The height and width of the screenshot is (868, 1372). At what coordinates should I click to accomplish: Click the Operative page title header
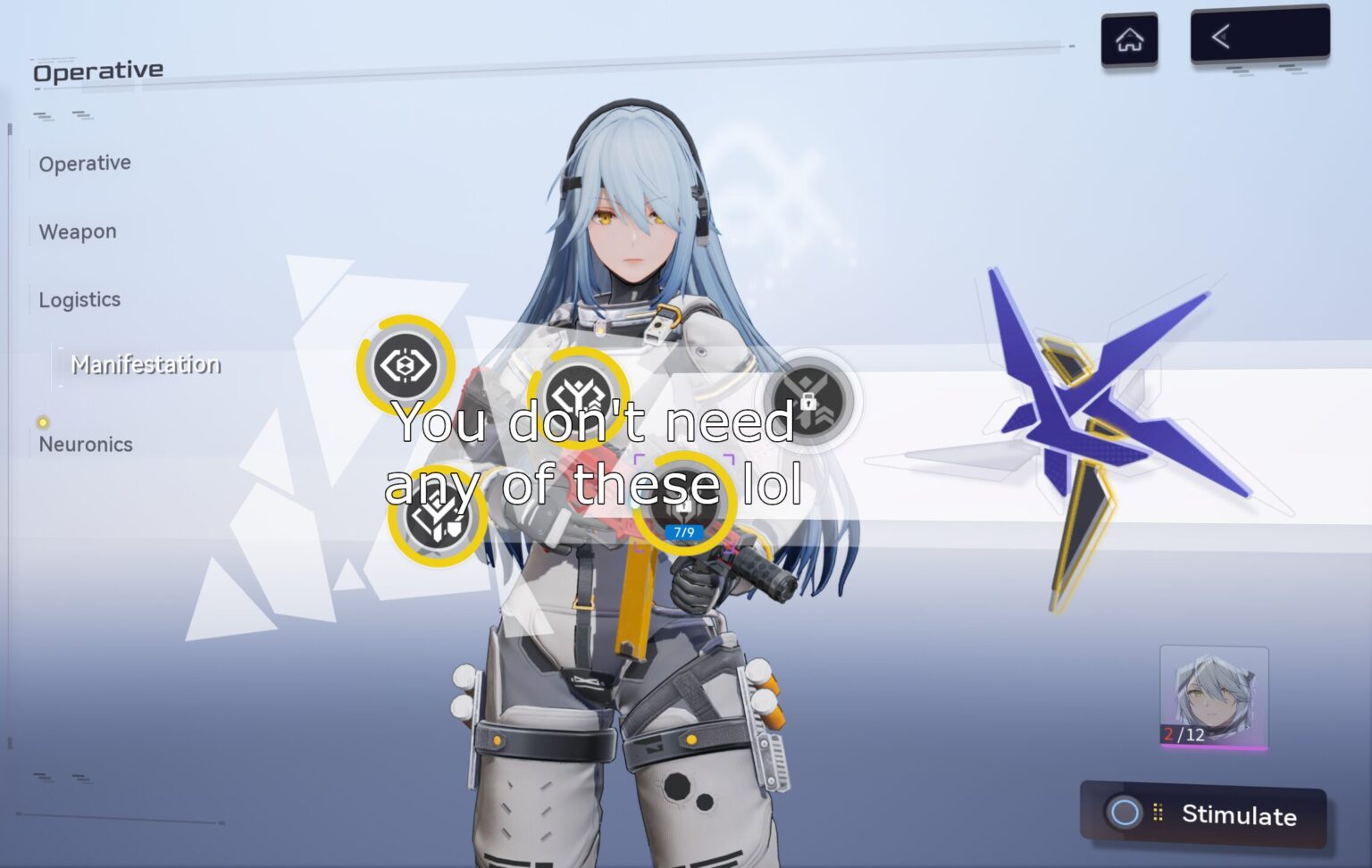click(96, 69)
